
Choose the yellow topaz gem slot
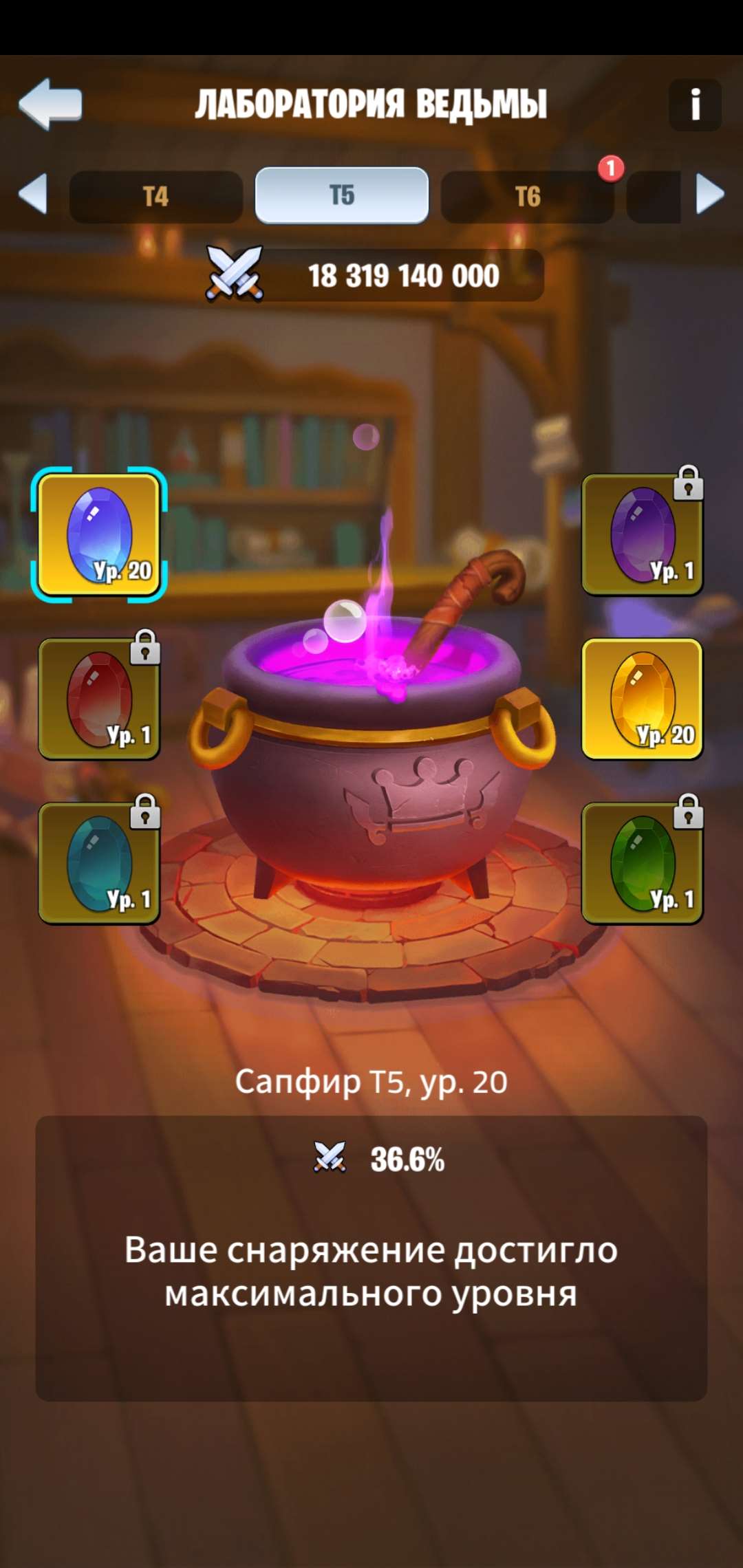coord(642,699)
